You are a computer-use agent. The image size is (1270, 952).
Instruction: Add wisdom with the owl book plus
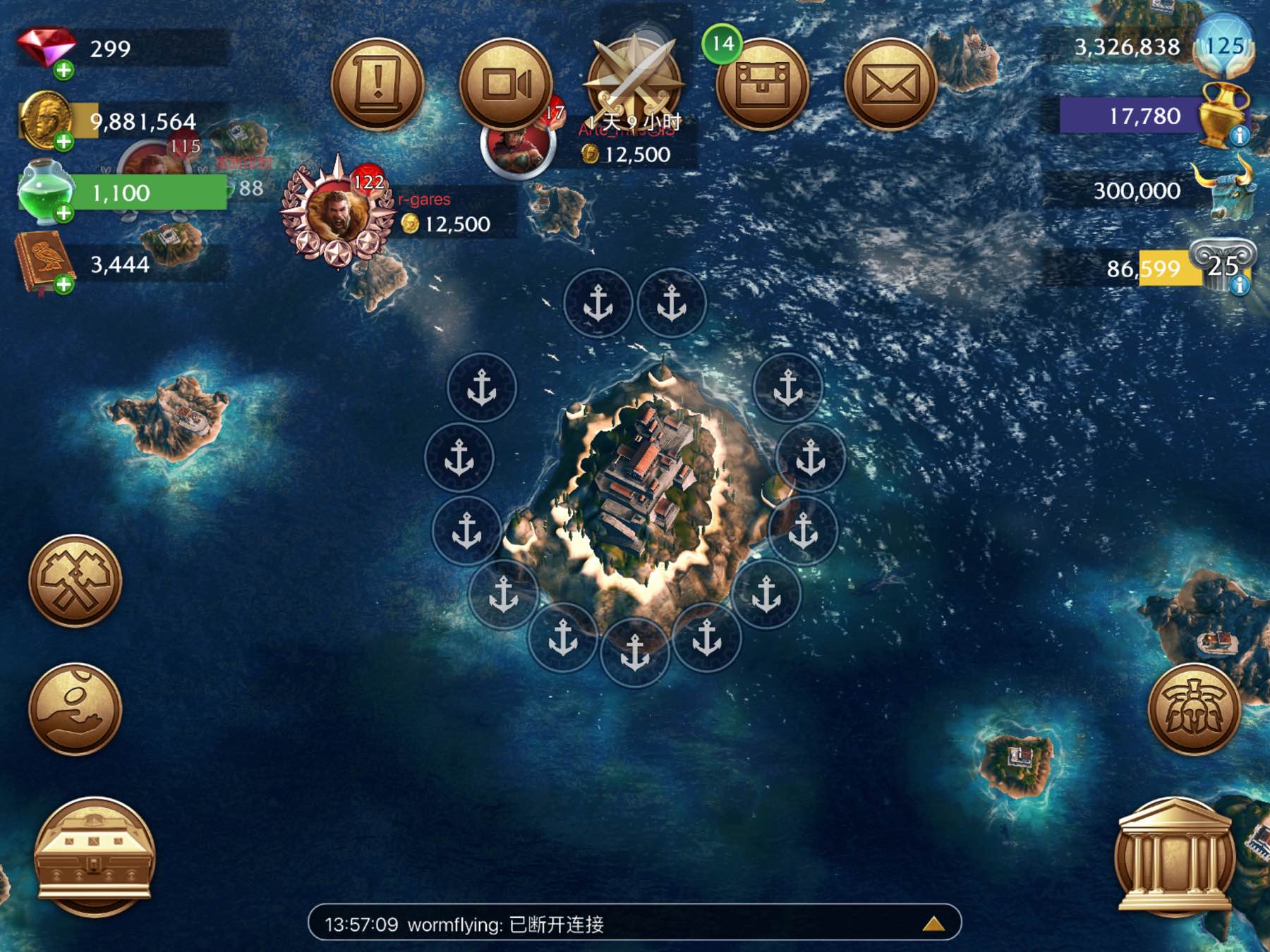tap(64, 285)
